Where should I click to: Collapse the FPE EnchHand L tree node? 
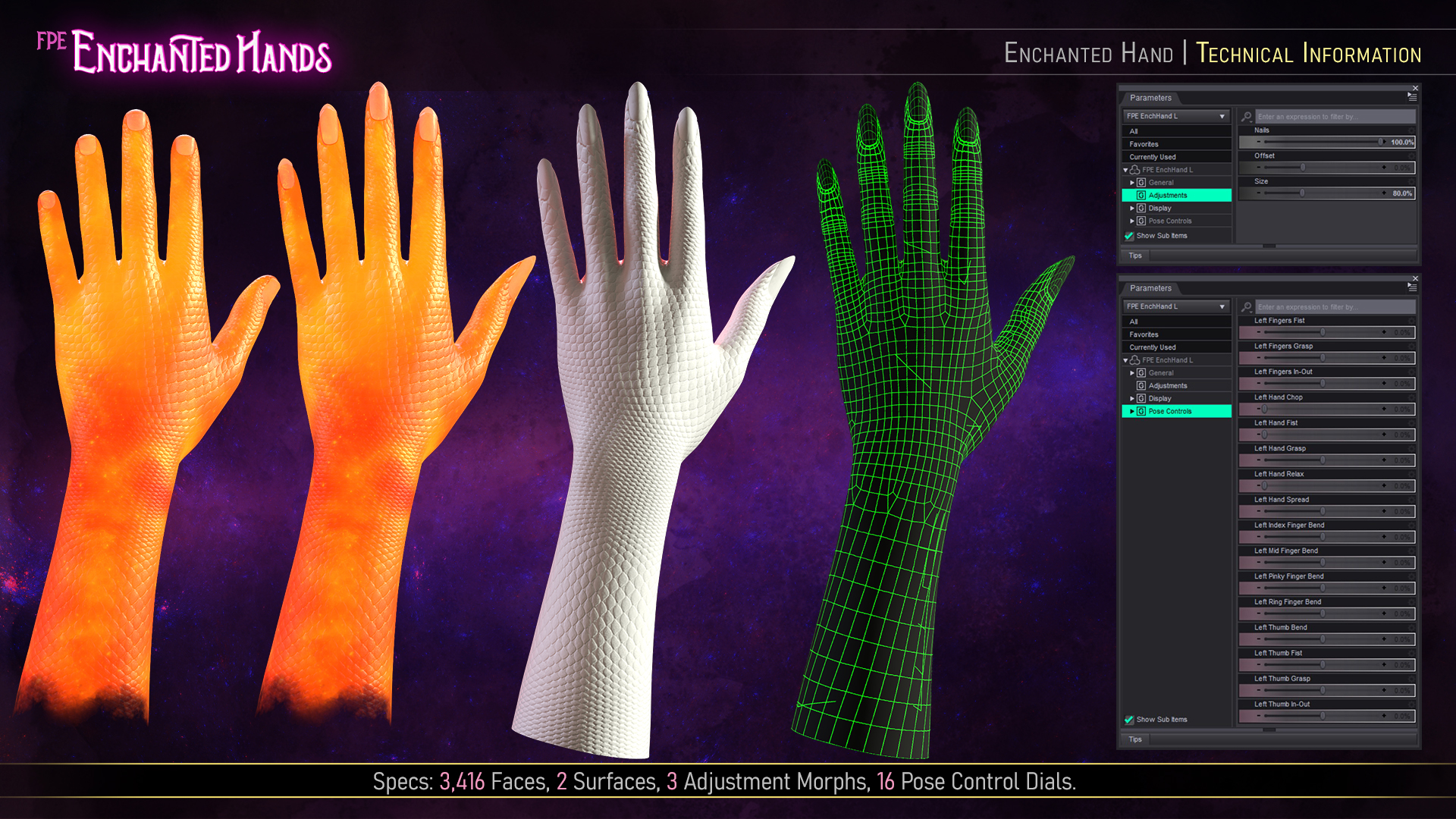1125,170
